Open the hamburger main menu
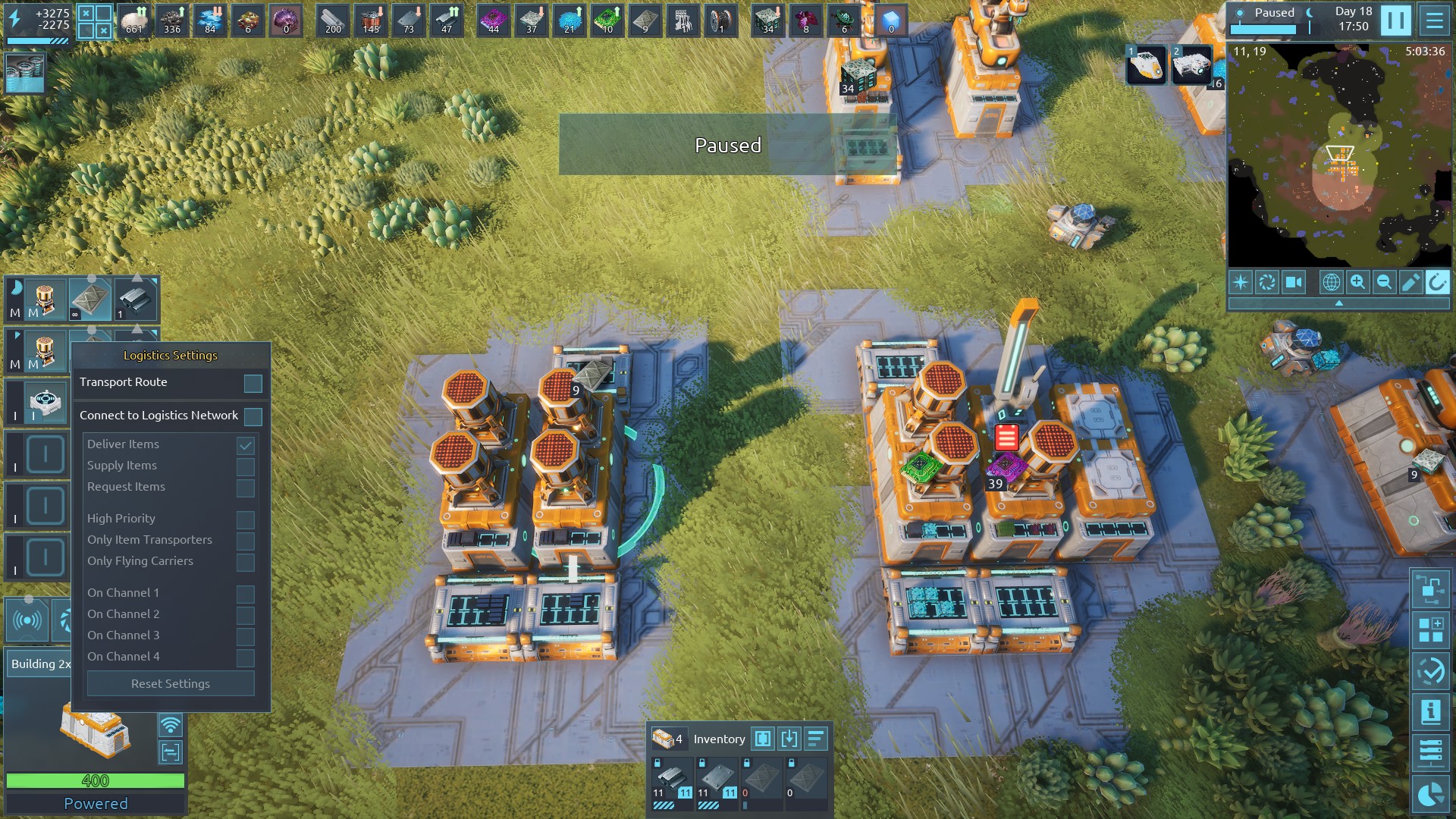The width and height of the screenshot is (1456, 819). (x=1434, y=20)
